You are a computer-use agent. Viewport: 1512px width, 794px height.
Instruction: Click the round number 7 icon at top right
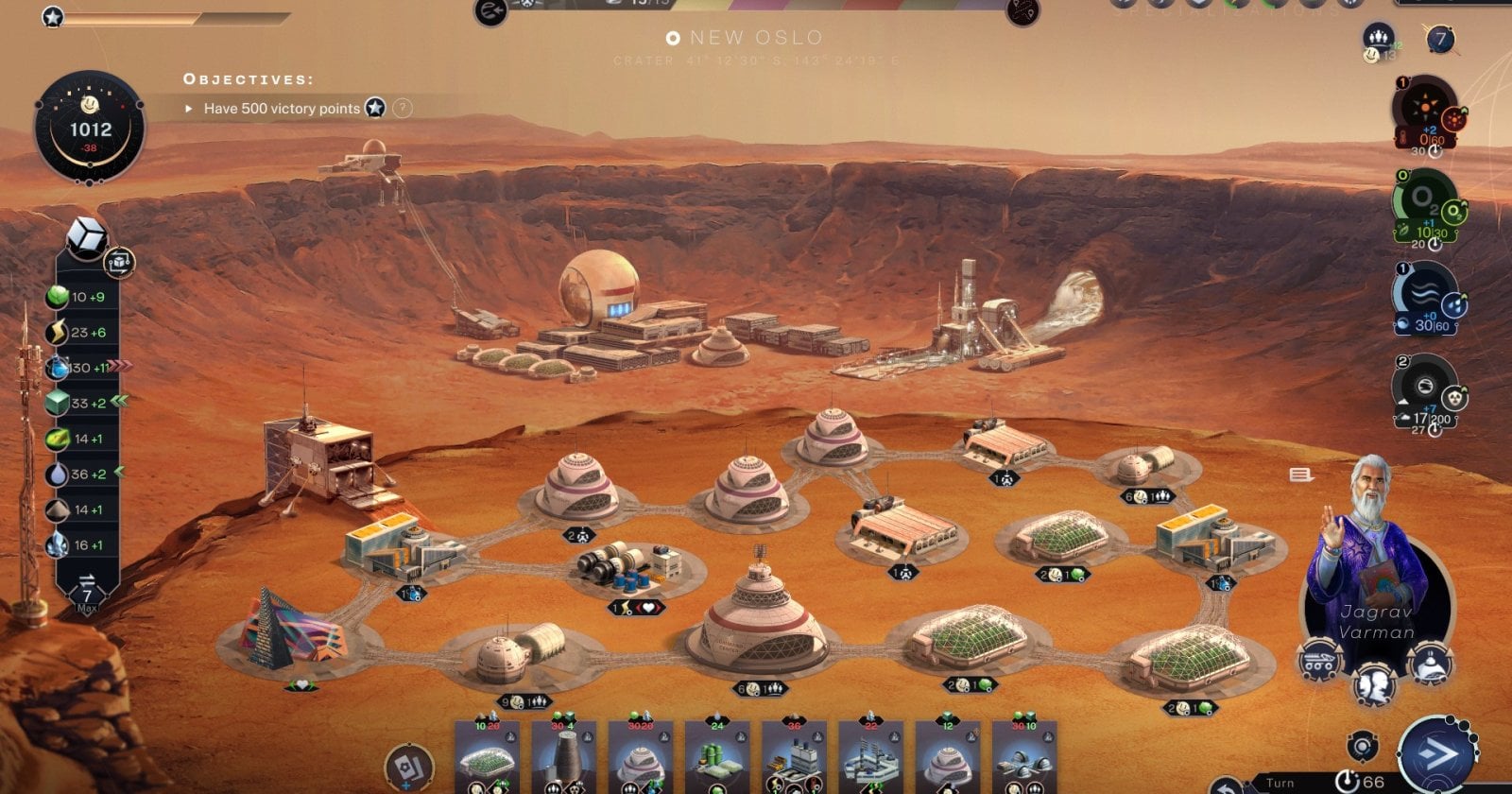coord(1440,40)
